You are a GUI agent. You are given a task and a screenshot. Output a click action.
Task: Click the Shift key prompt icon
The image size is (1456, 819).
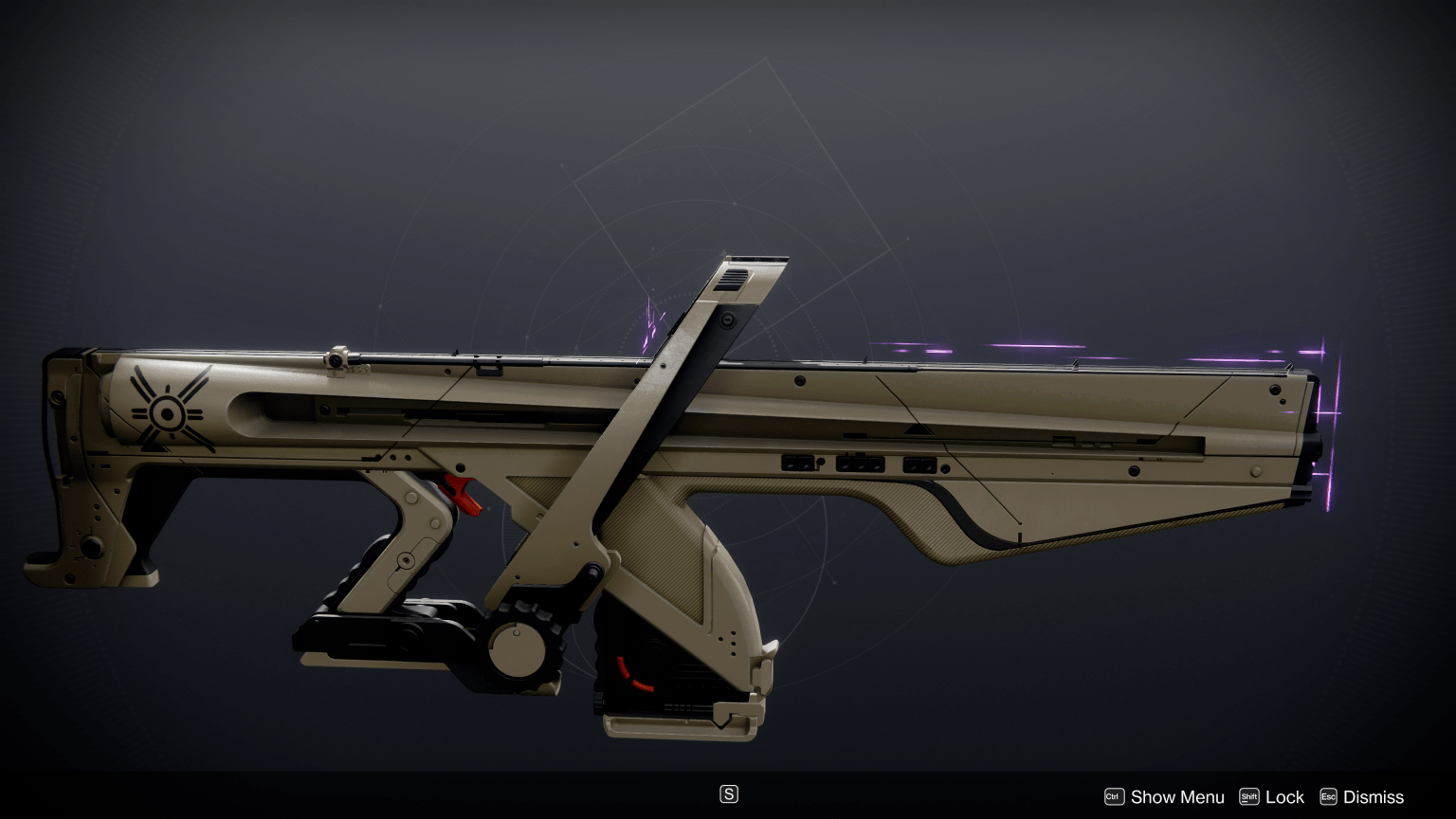pyautogui.click(x=1248, y=796)
